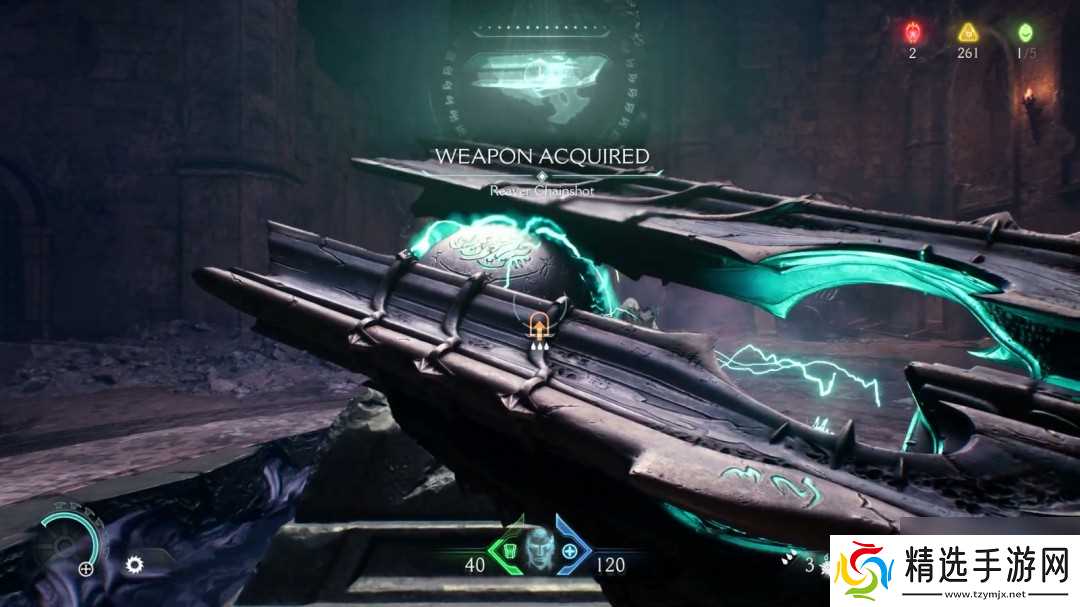Screen dimensions: 1080x607
Task: Select the yellow triangle currency icon
Action: tap(967, 32)
